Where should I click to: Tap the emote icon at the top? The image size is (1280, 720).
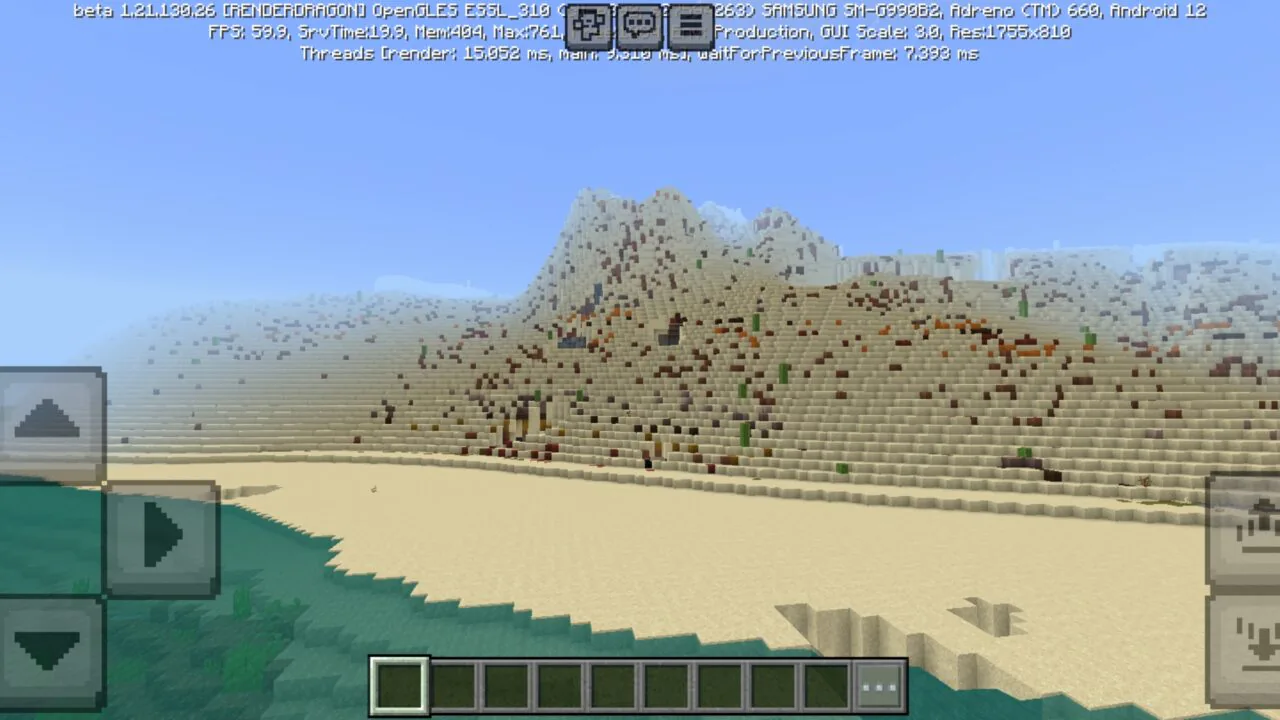coord(588,26)
